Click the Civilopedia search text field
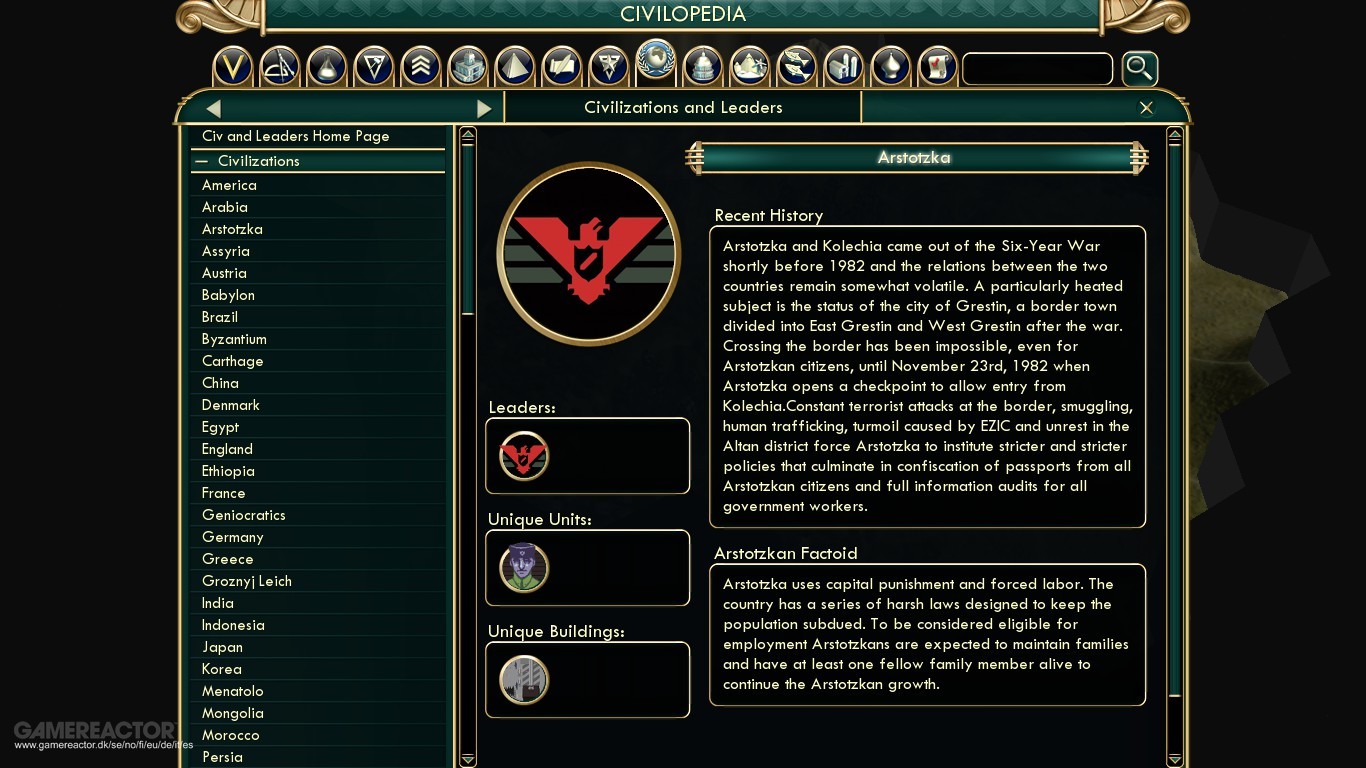The height and width of the screenshot is (768, 1366). point(1037,69)
